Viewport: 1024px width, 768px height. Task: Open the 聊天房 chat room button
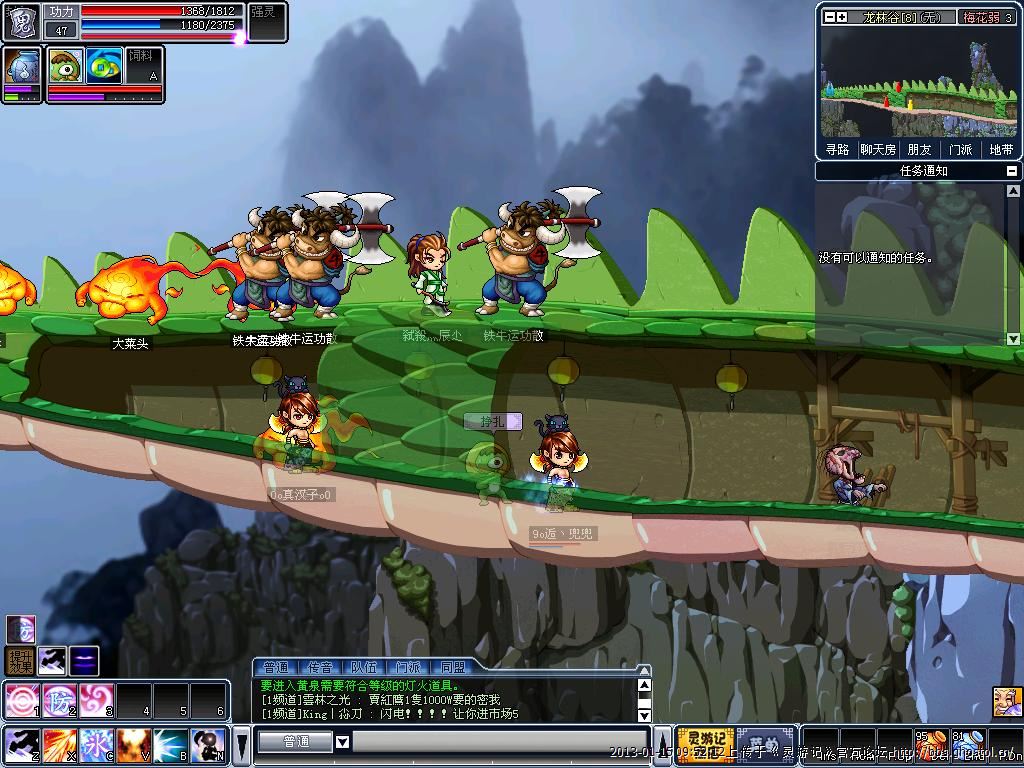coord(877,150)
